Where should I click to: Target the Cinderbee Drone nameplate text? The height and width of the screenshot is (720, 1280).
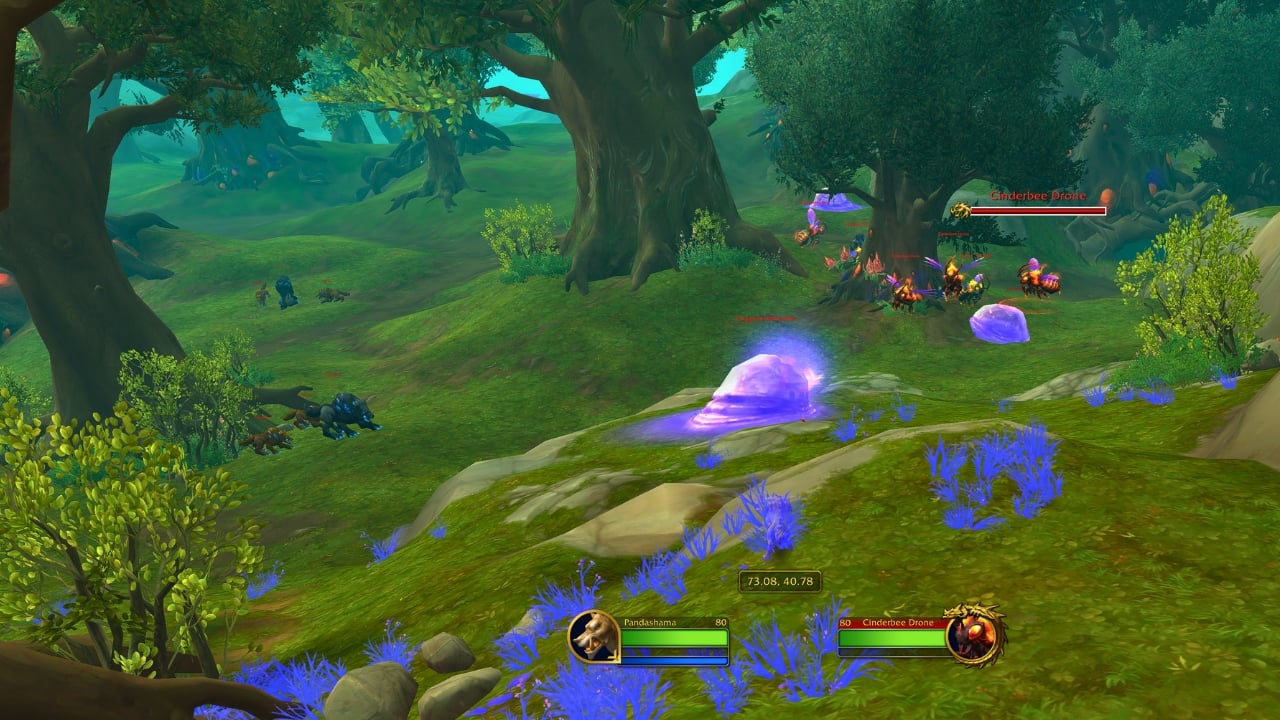(1038, 196)
